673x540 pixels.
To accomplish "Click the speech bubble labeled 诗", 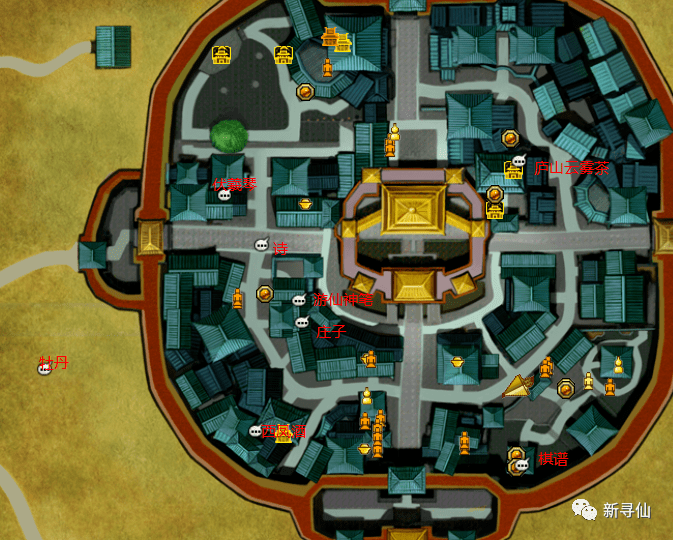I will pos(261,245).
